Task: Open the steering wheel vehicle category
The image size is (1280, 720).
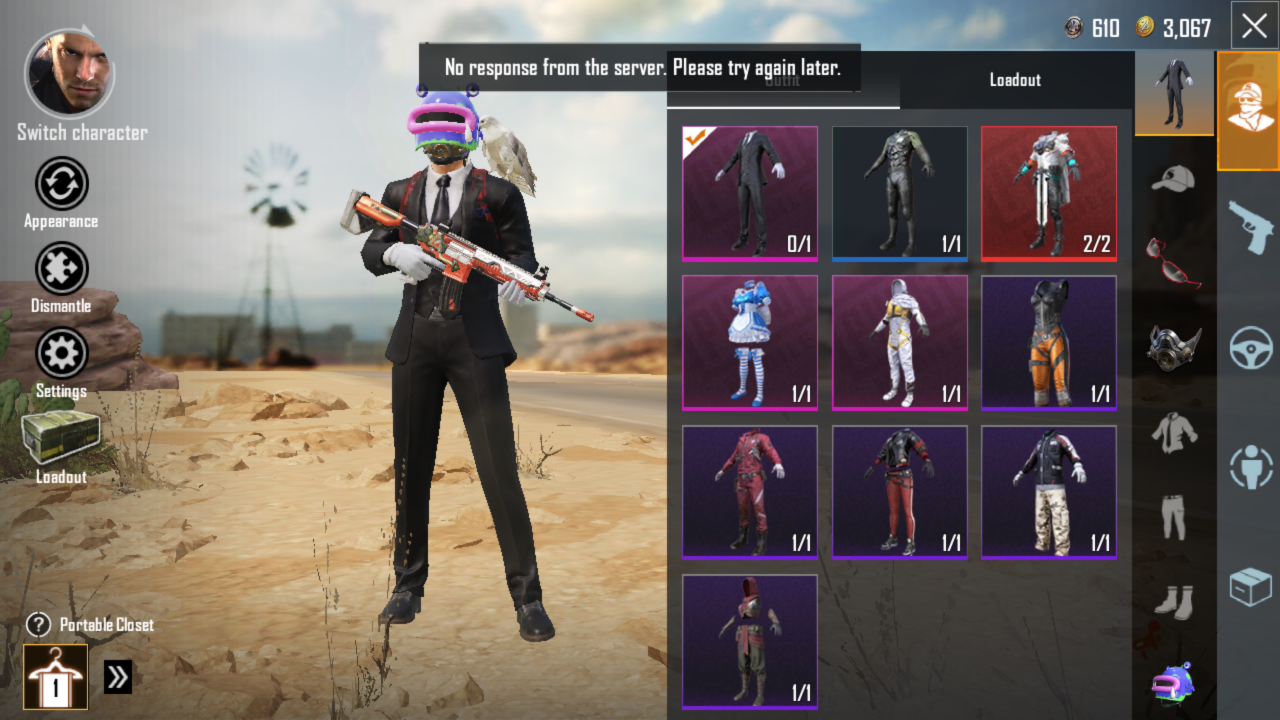Action: 1250,349
